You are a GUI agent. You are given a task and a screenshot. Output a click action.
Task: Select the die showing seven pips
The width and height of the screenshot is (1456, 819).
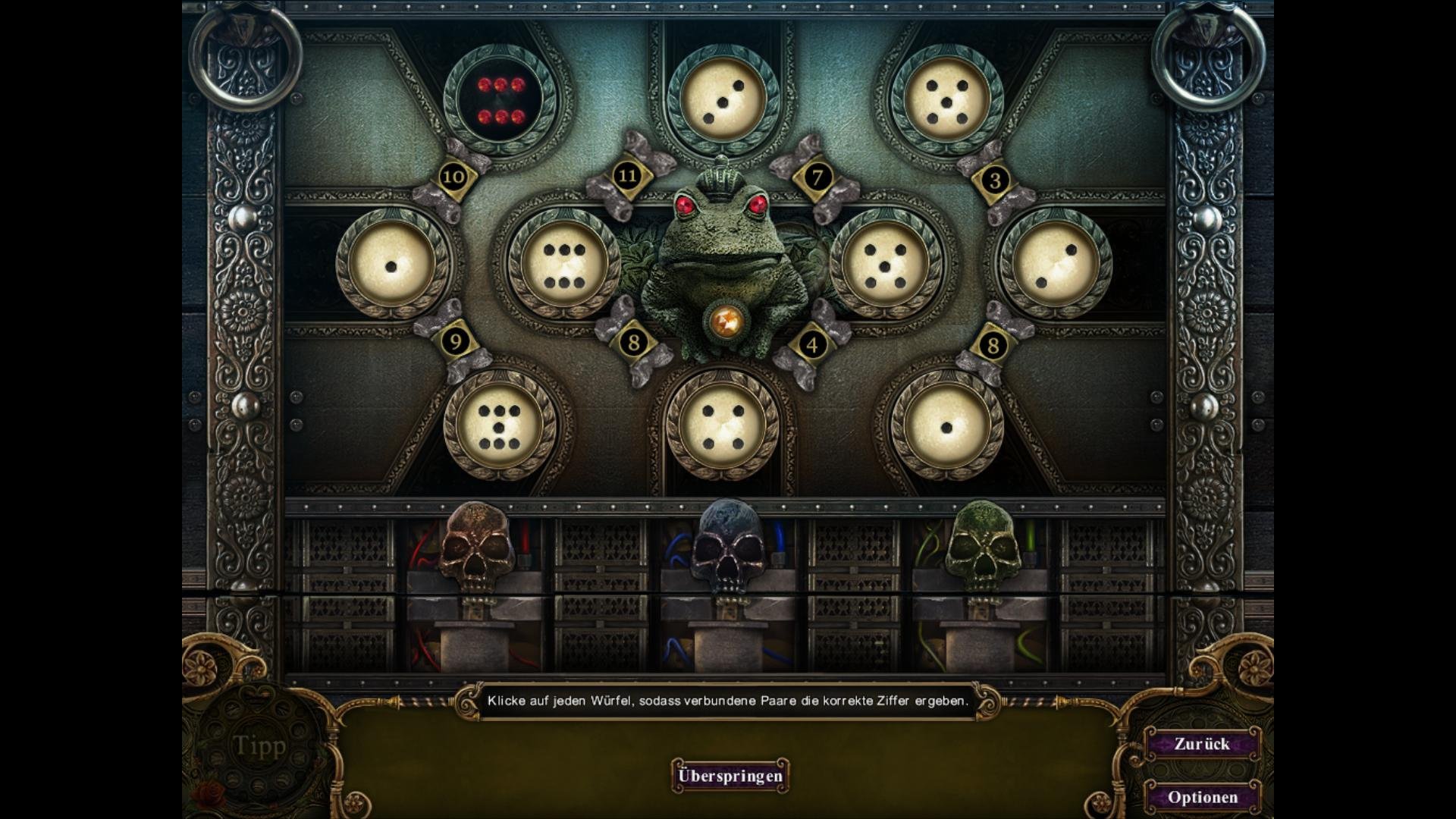500,426
